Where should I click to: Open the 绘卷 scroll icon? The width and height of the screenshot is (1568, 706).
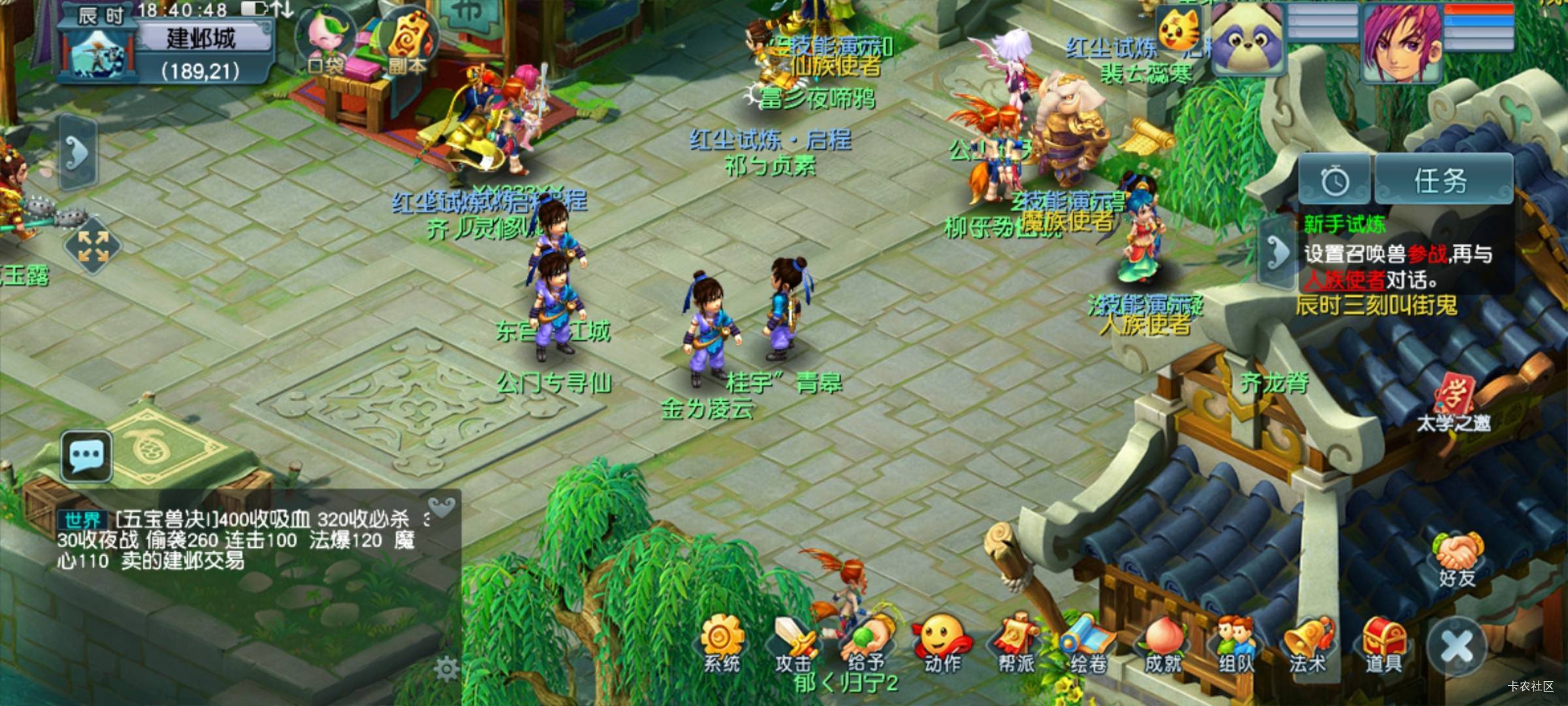tap(1088, 644)
